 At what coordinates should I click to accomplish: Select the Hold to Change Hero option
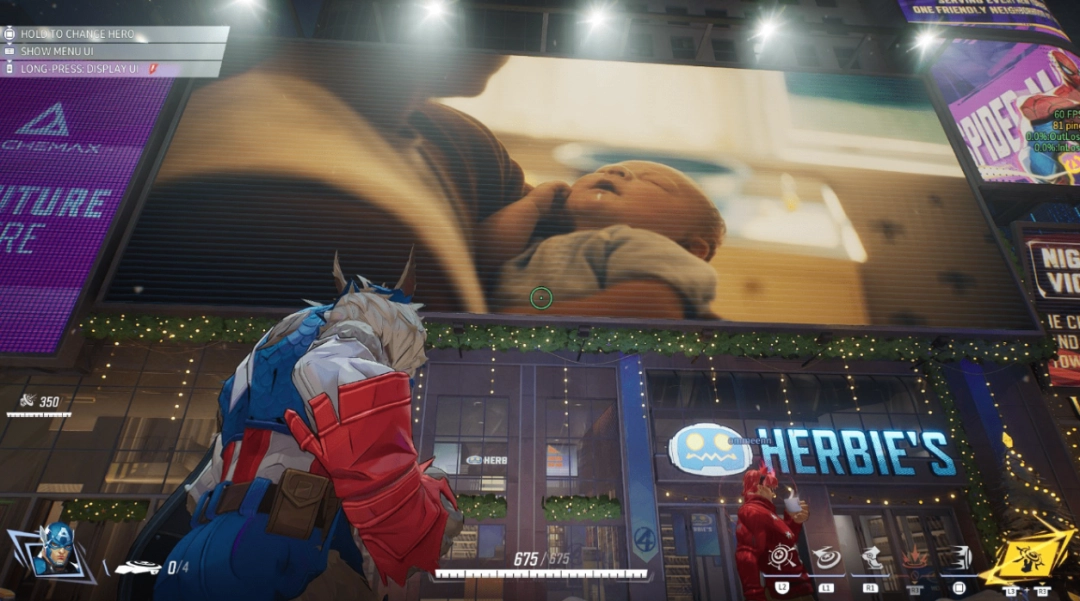pyautogui.click(x=77, y=34)
